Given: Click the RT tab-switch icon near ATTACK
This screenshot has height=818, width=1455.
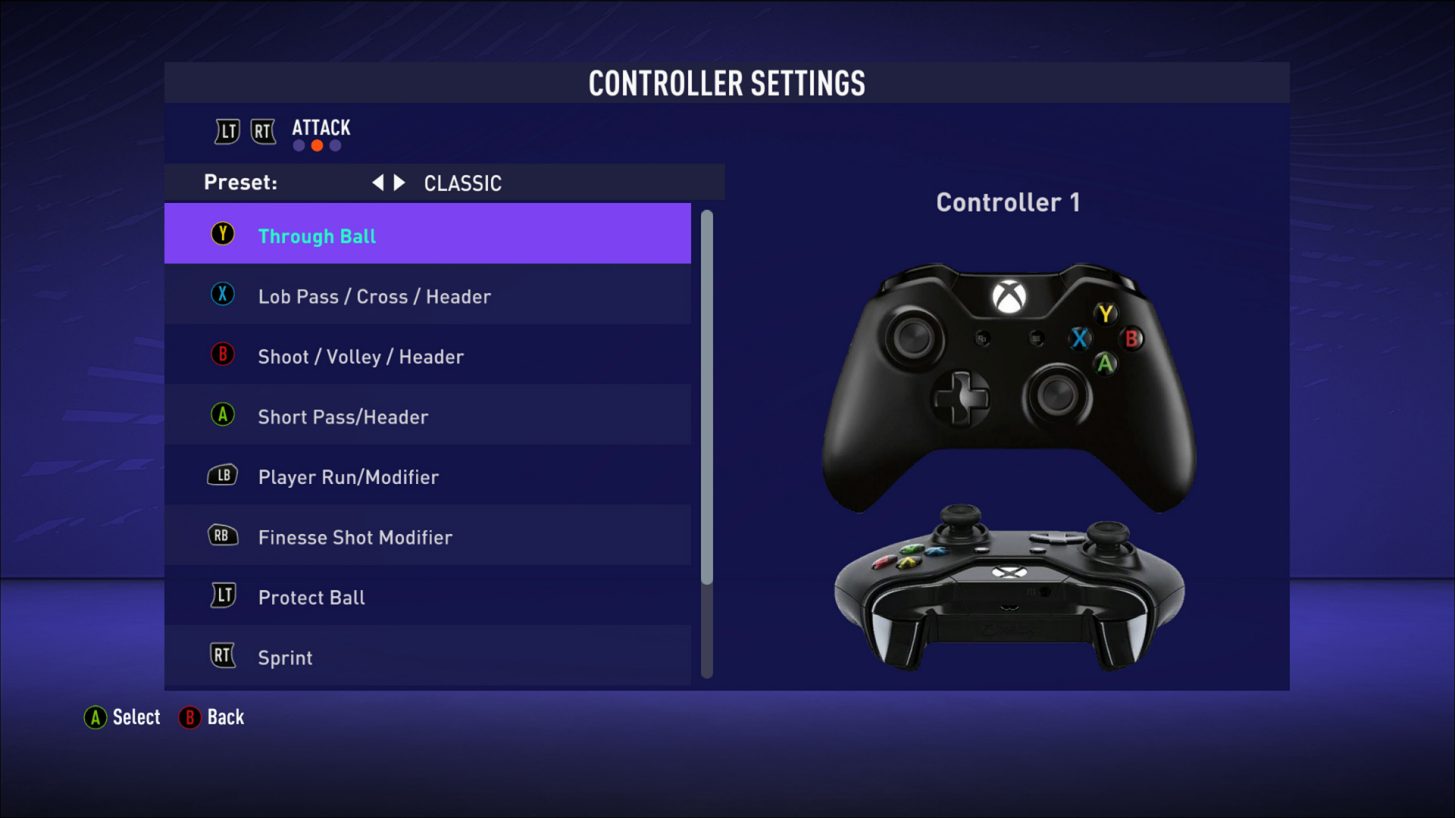Looking at the screenshot, I should 262,129.
